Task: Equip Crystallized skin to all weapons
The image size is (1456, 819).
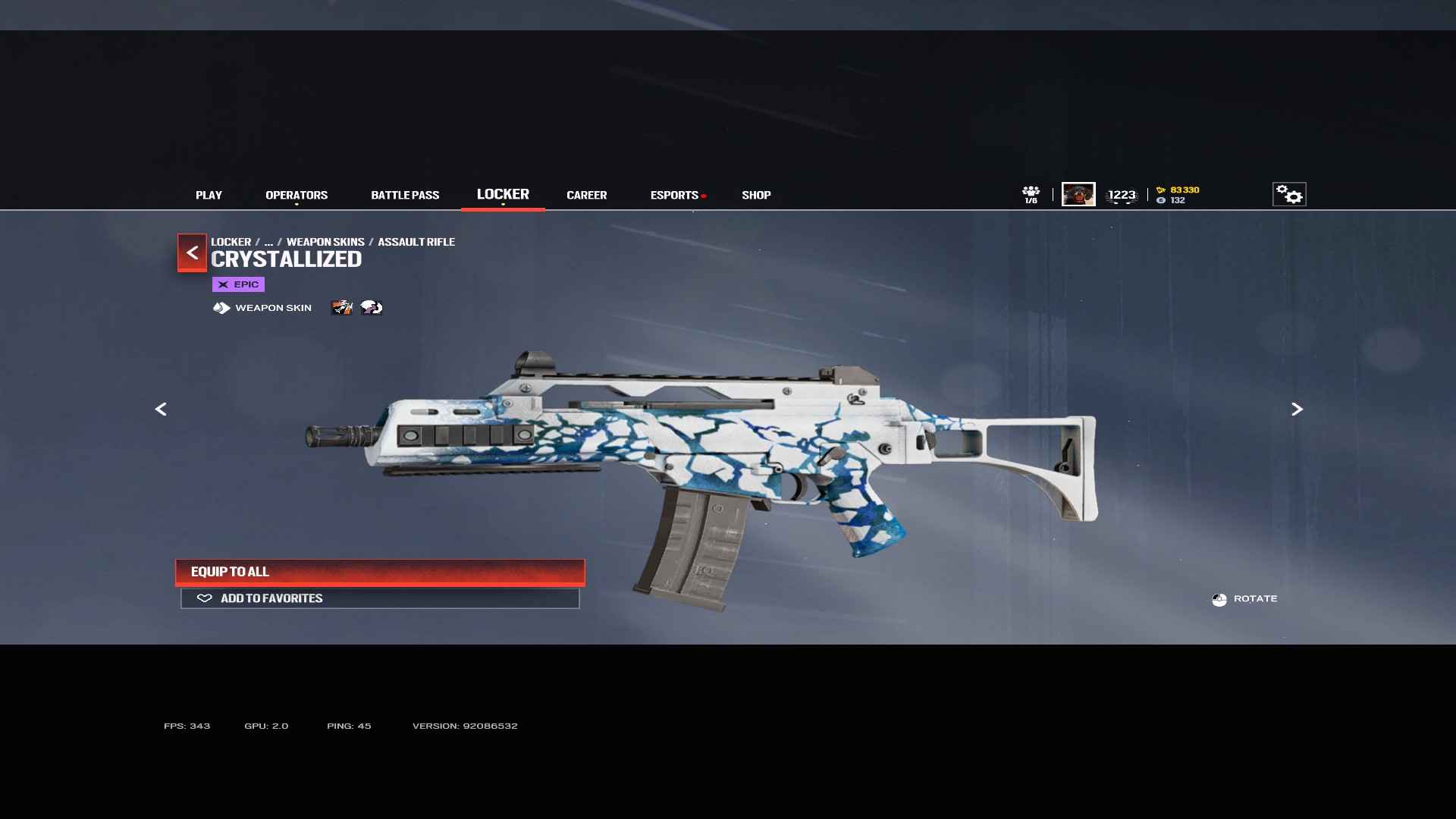Action: 380,572
